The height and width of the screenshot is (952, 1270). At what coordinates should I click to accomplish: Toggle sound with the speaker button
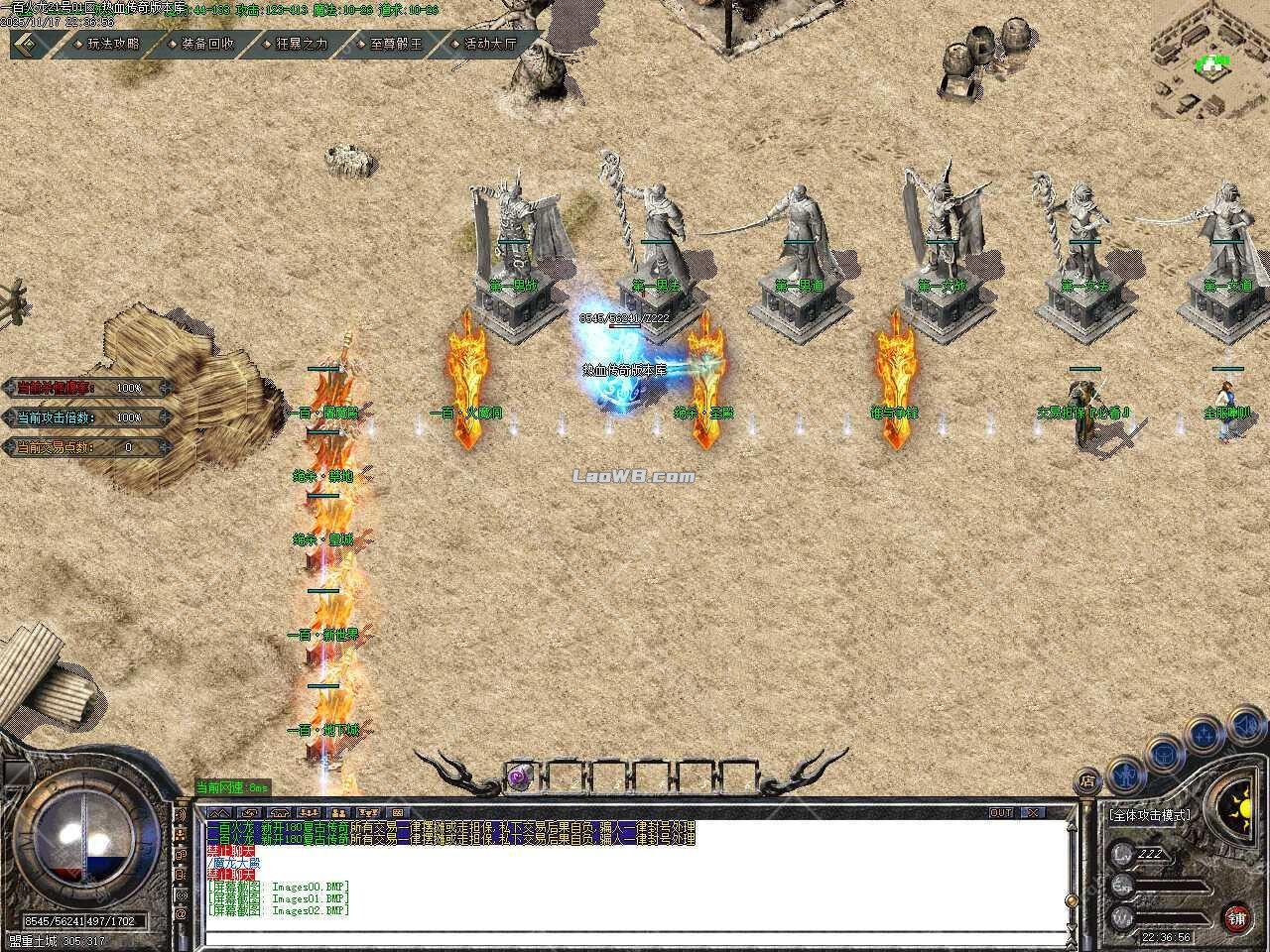pyautogui.click(x=1244, y=727)
